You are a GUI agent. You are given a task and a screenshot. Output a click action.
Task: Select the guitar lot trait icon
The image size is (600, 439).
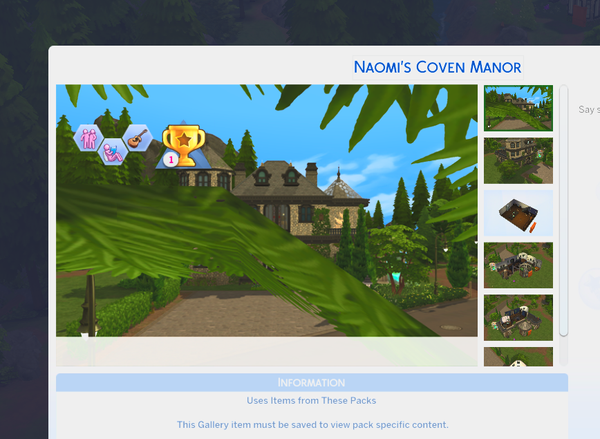click(x=140, y=137)
